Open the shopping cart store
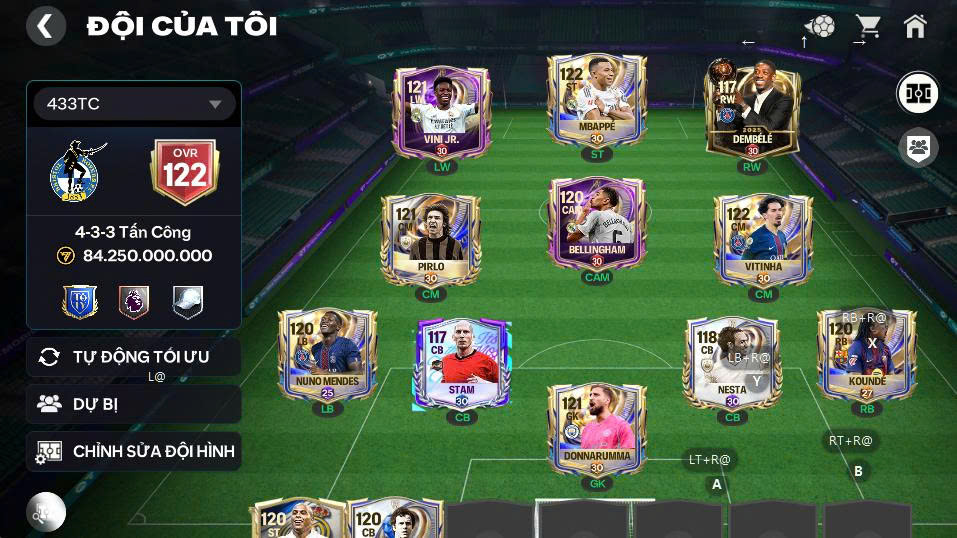The width and height of the screenshot is (957, 538). (867, 27)
